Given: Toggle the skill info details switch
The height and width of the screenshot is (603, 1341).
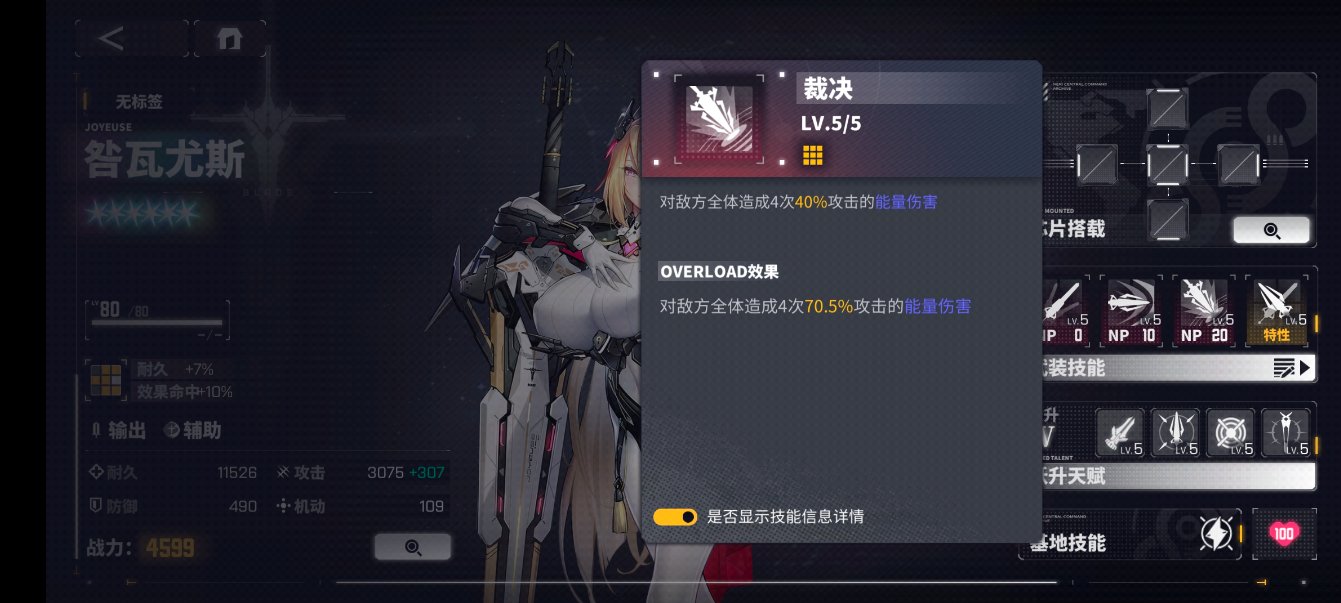Looking at the screenshot, I should (675, 517).
